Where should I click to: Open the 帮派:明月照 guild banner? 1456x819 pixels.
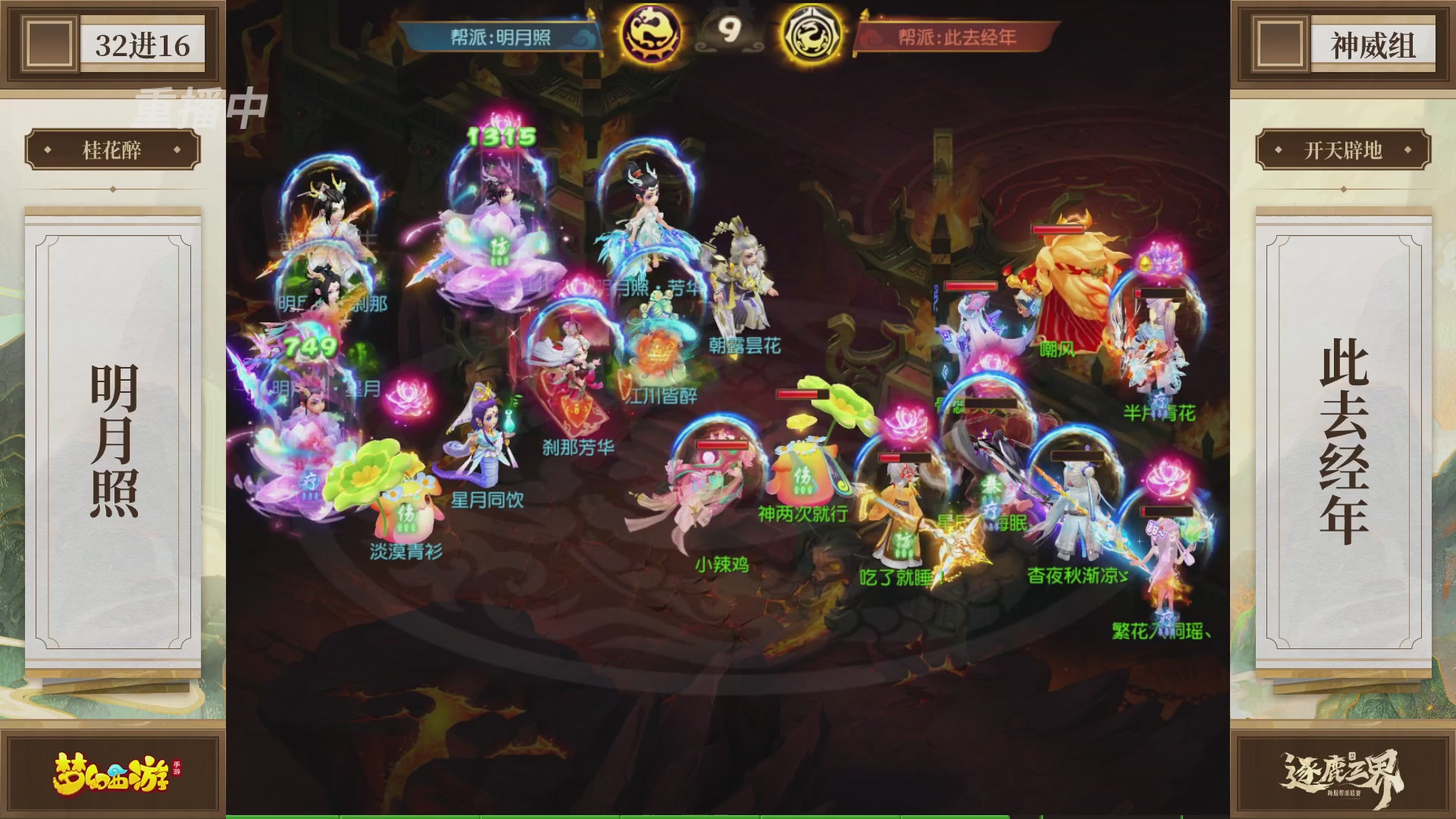[x=500, y=34]
